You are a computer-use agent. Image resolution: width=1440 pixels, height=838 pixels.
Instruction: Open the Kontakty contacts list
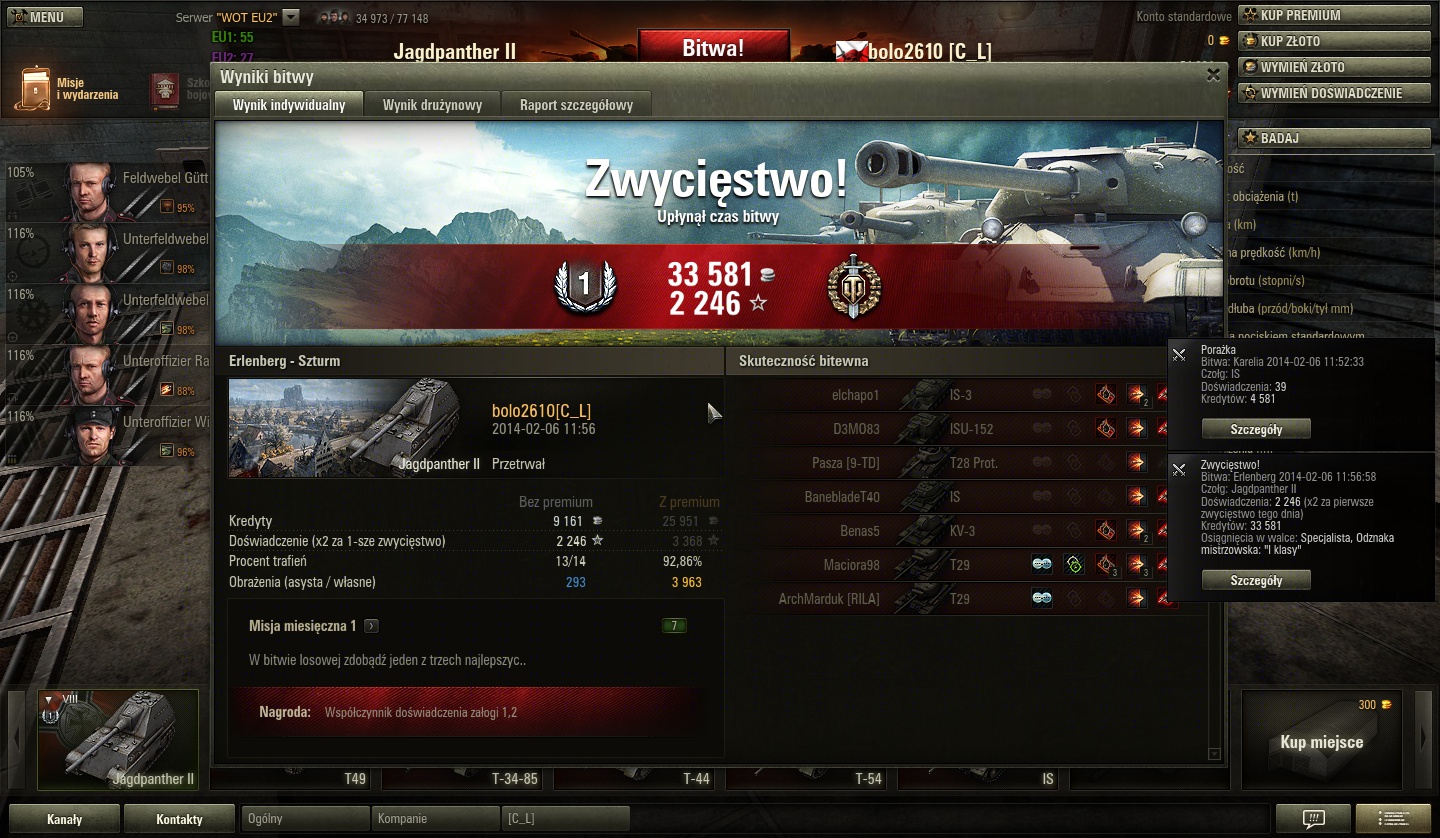(179, 819)
